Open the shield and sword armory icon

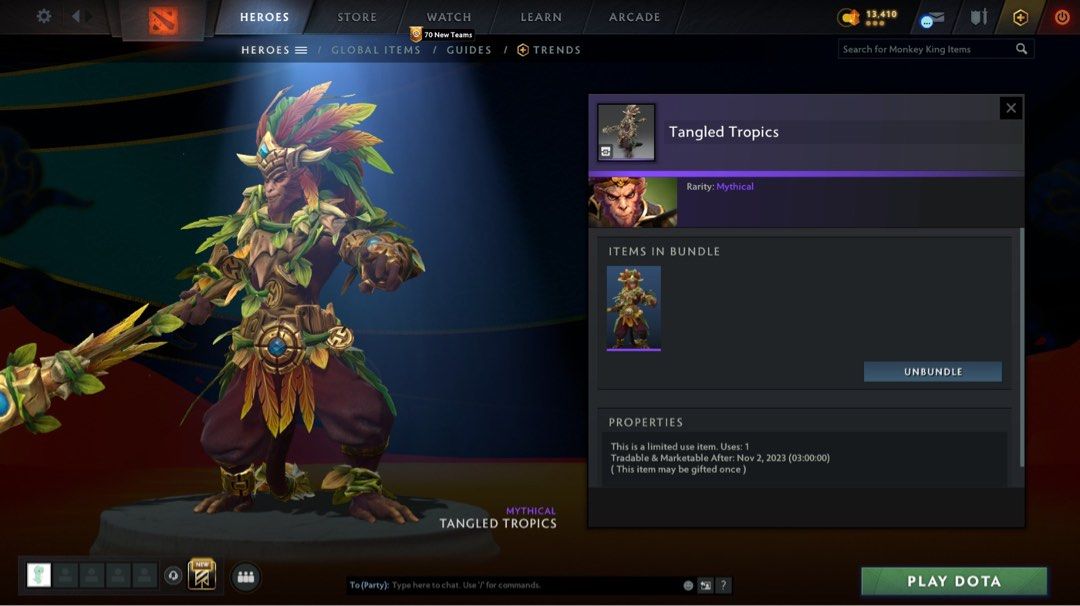(x=978, y=17)
